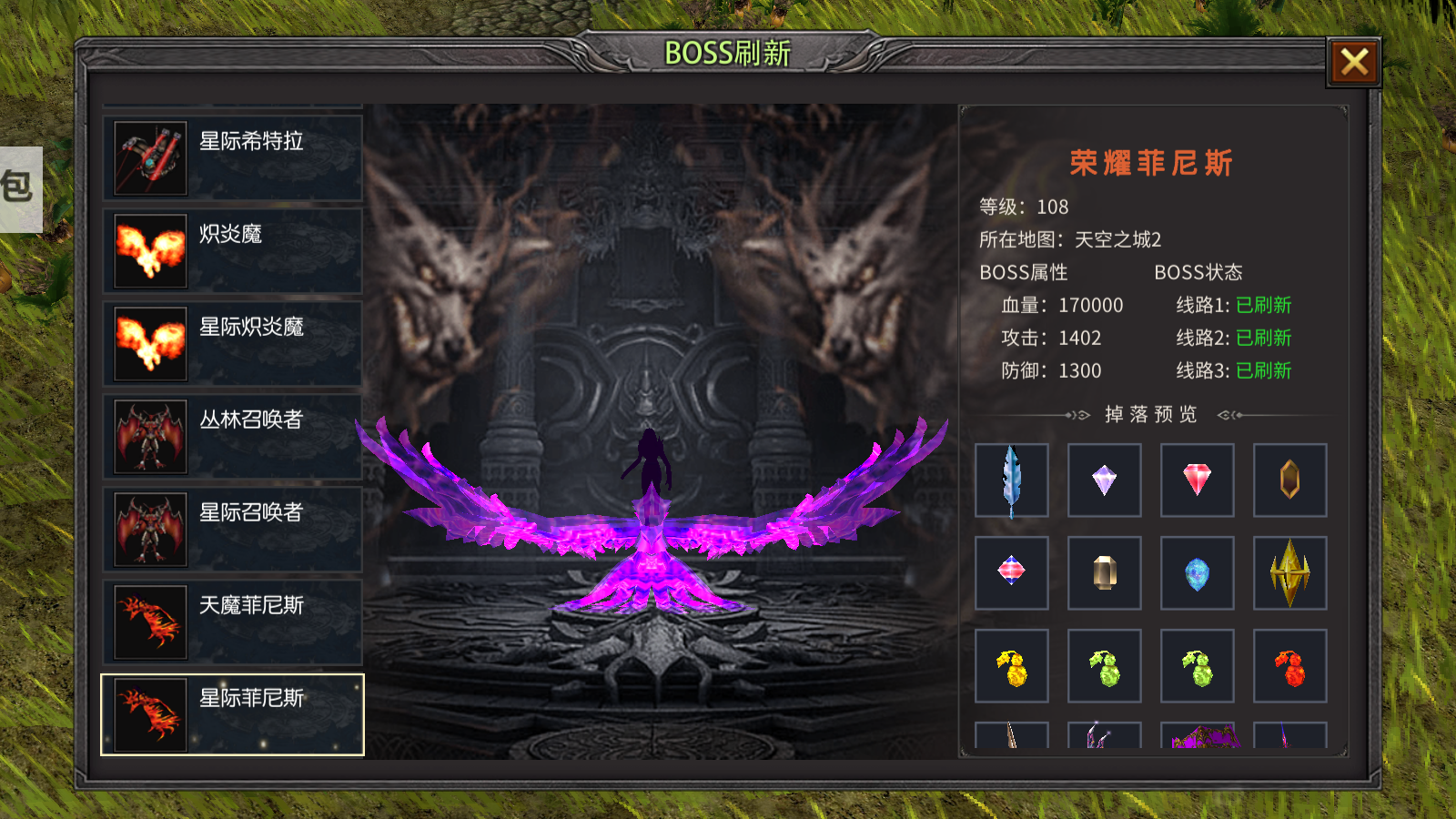Click the red fruit material drop icon

coord(1289,664)
